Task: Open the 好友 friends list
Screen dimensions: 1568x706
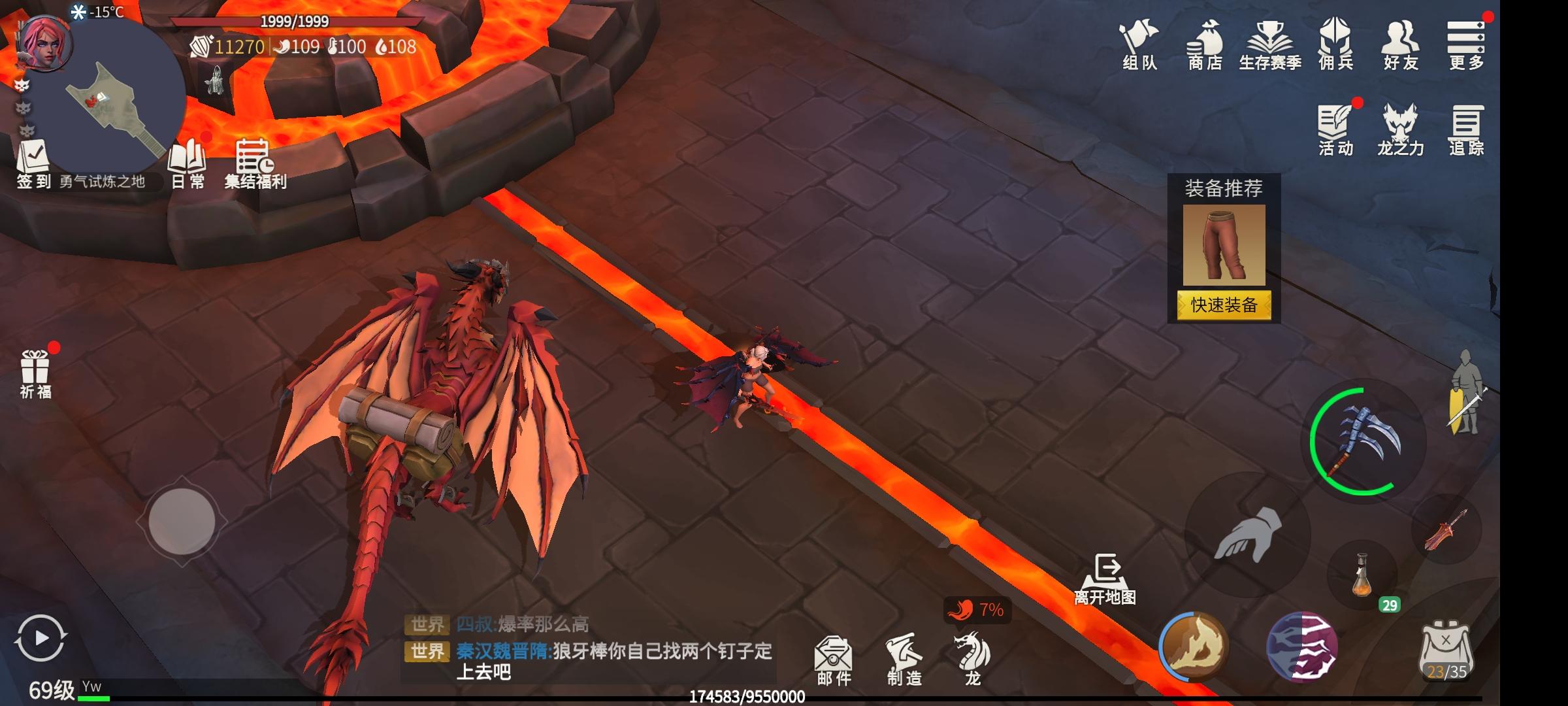Action: point(1401,44)
